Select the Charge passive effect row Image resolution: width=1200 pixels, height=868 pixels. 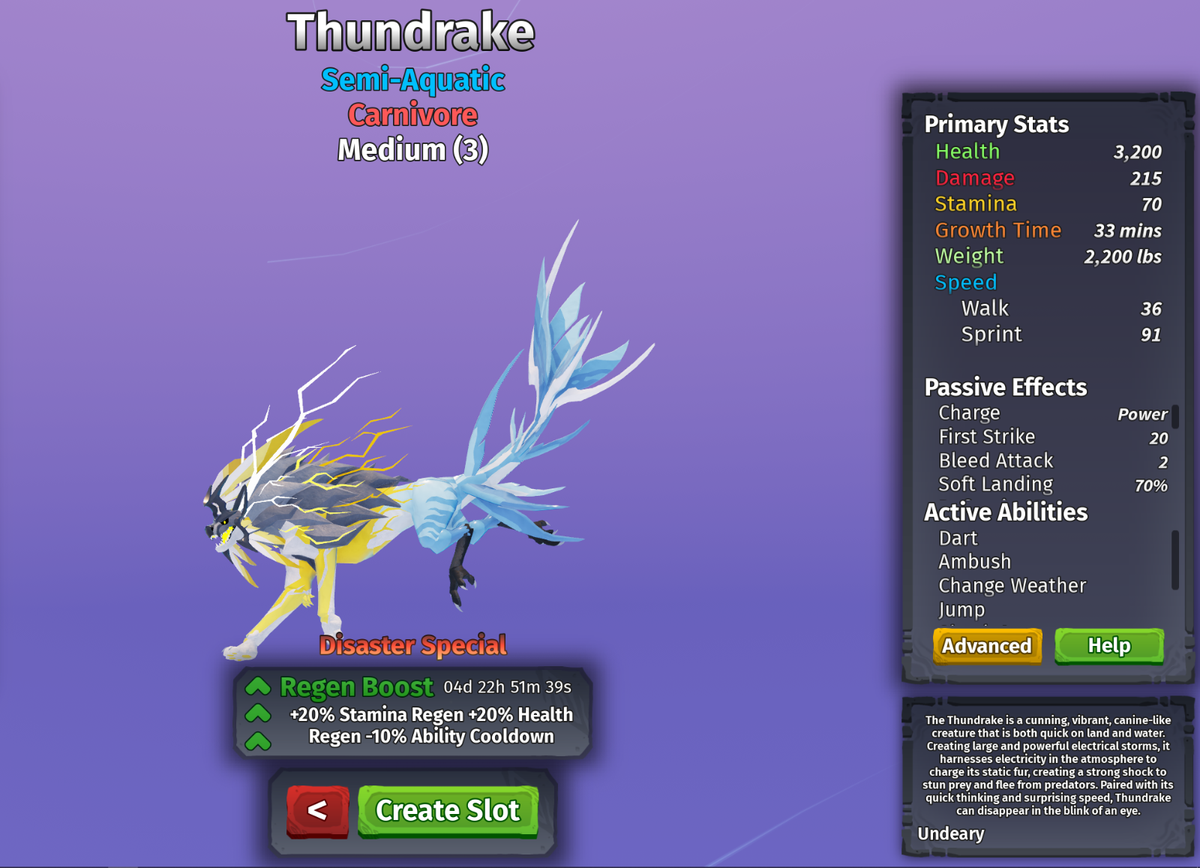[969, 413]
